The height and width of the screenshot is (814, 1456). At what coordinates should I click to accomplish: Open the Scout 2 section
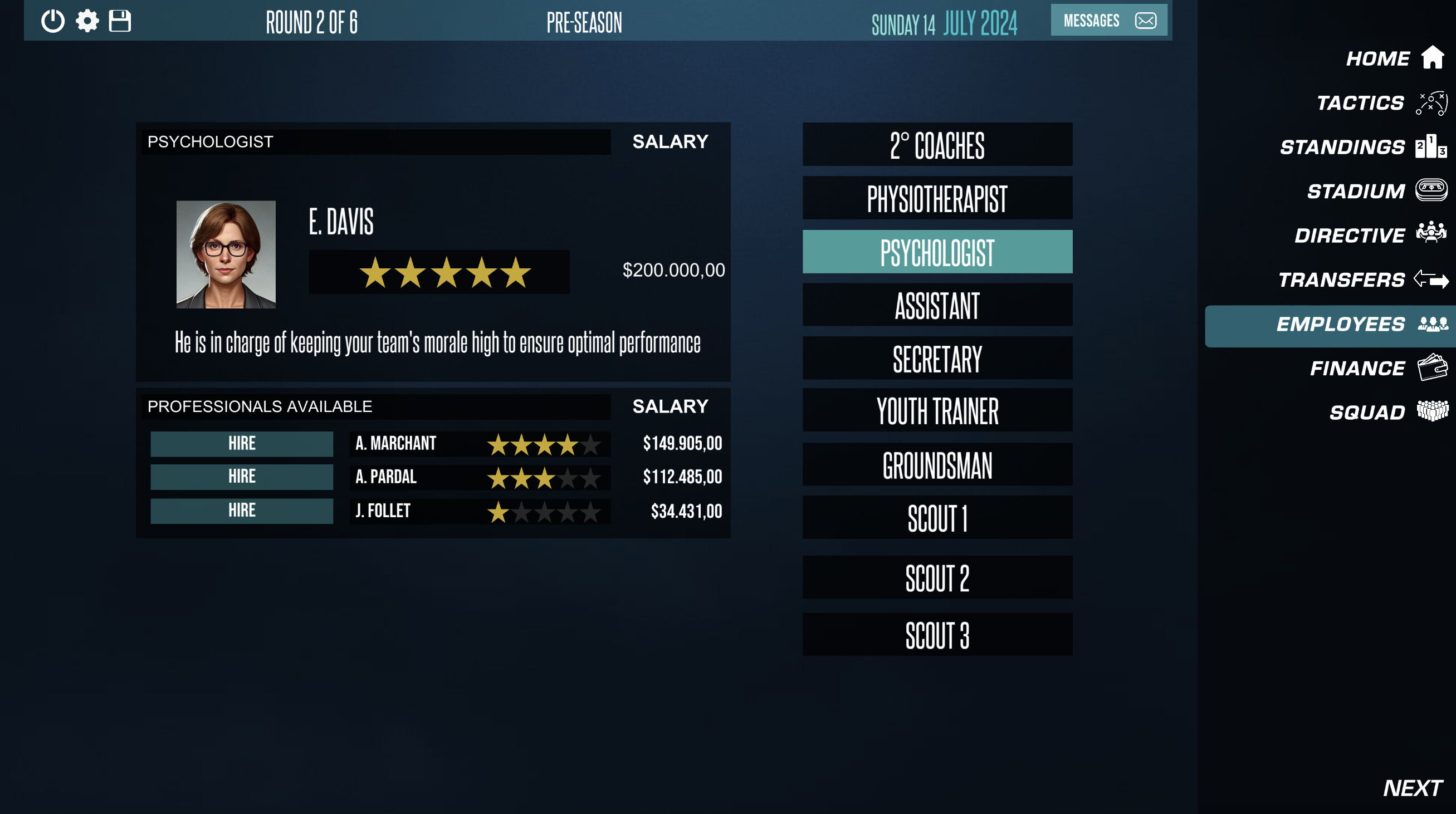point(936,577)
